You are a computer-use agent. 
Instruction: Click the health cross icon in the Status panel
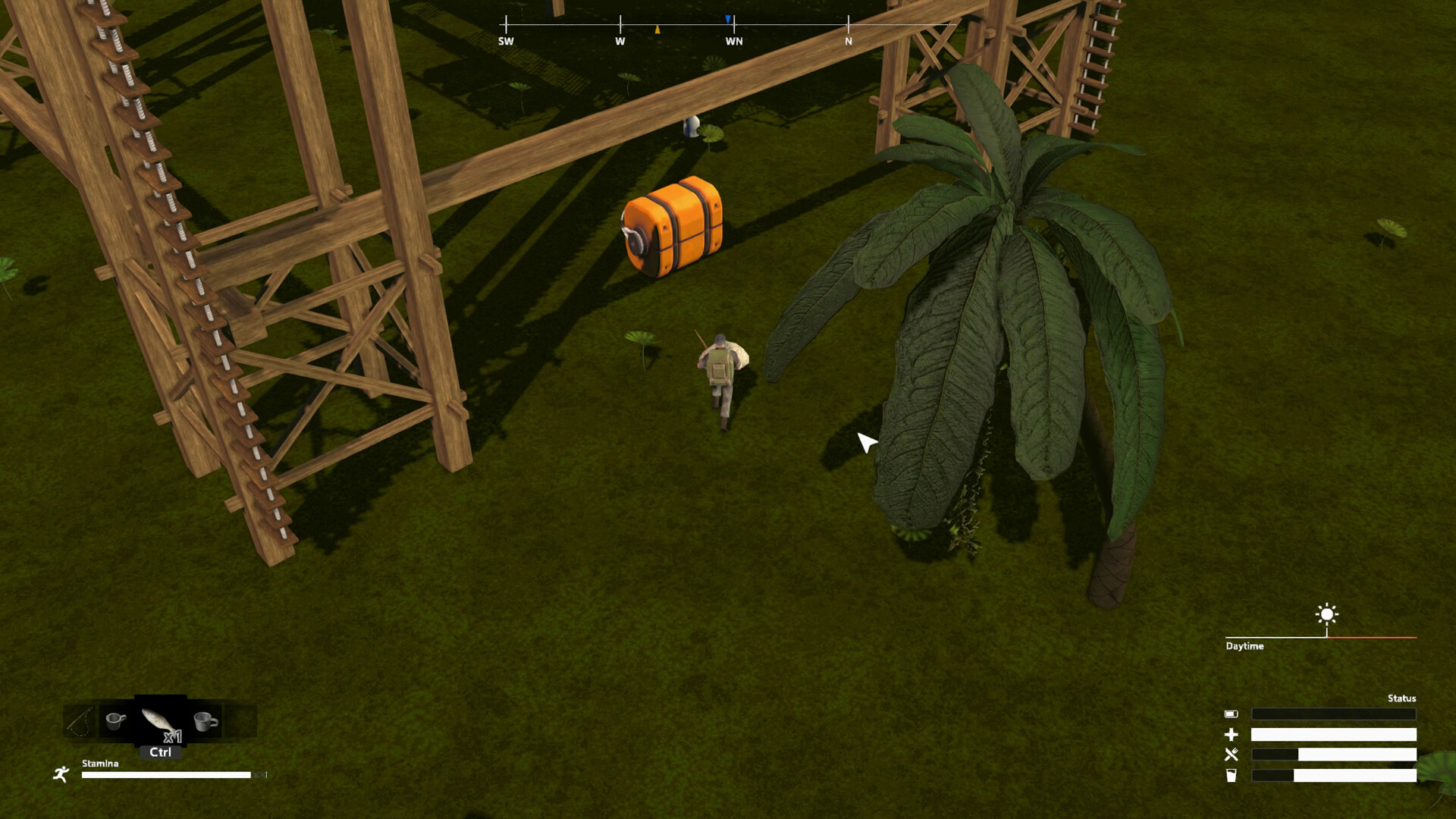1232,735
